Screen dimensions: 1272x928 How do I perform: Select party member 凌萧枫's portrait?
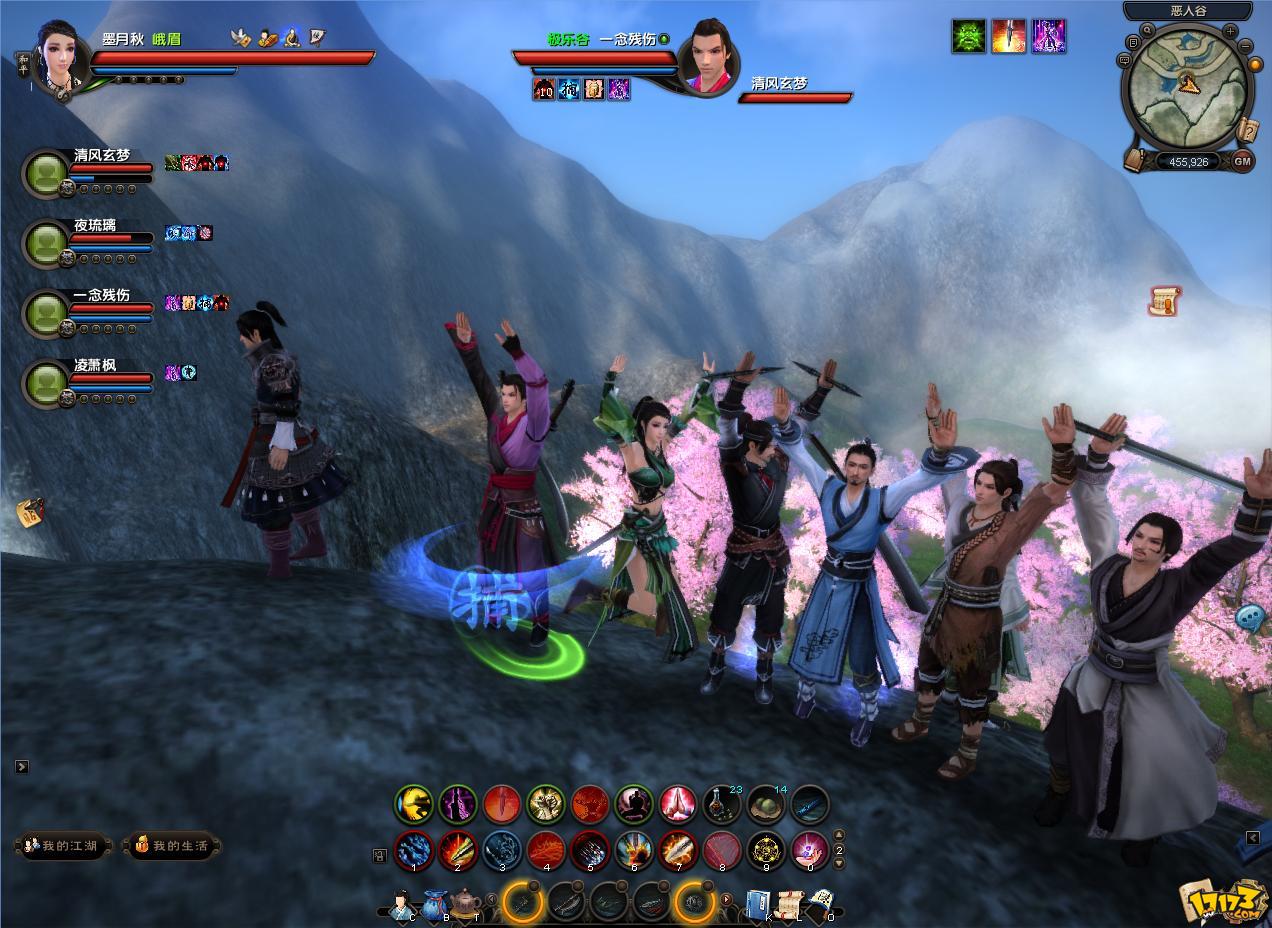[46, 384]
